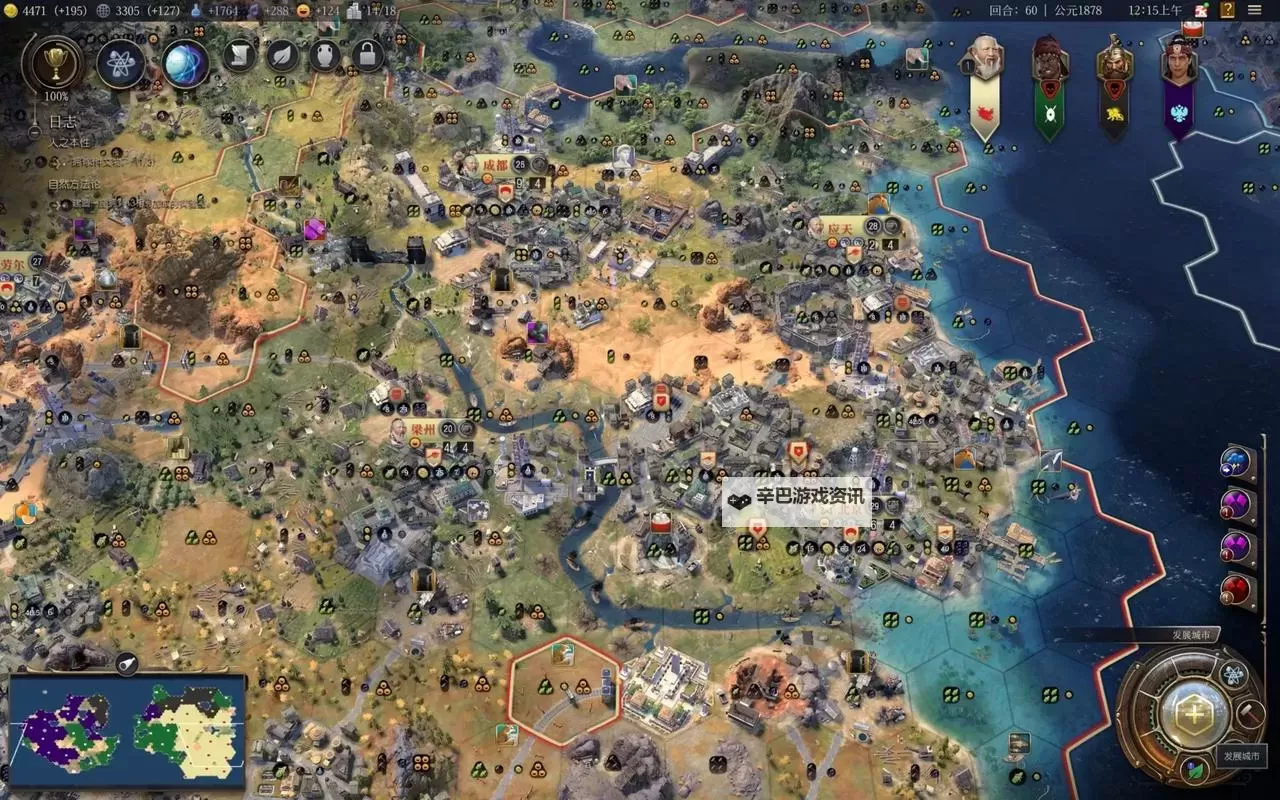This screenshot has height=800, width=1280.
Task: Click the padlock icon in top row
Action: 368,55
